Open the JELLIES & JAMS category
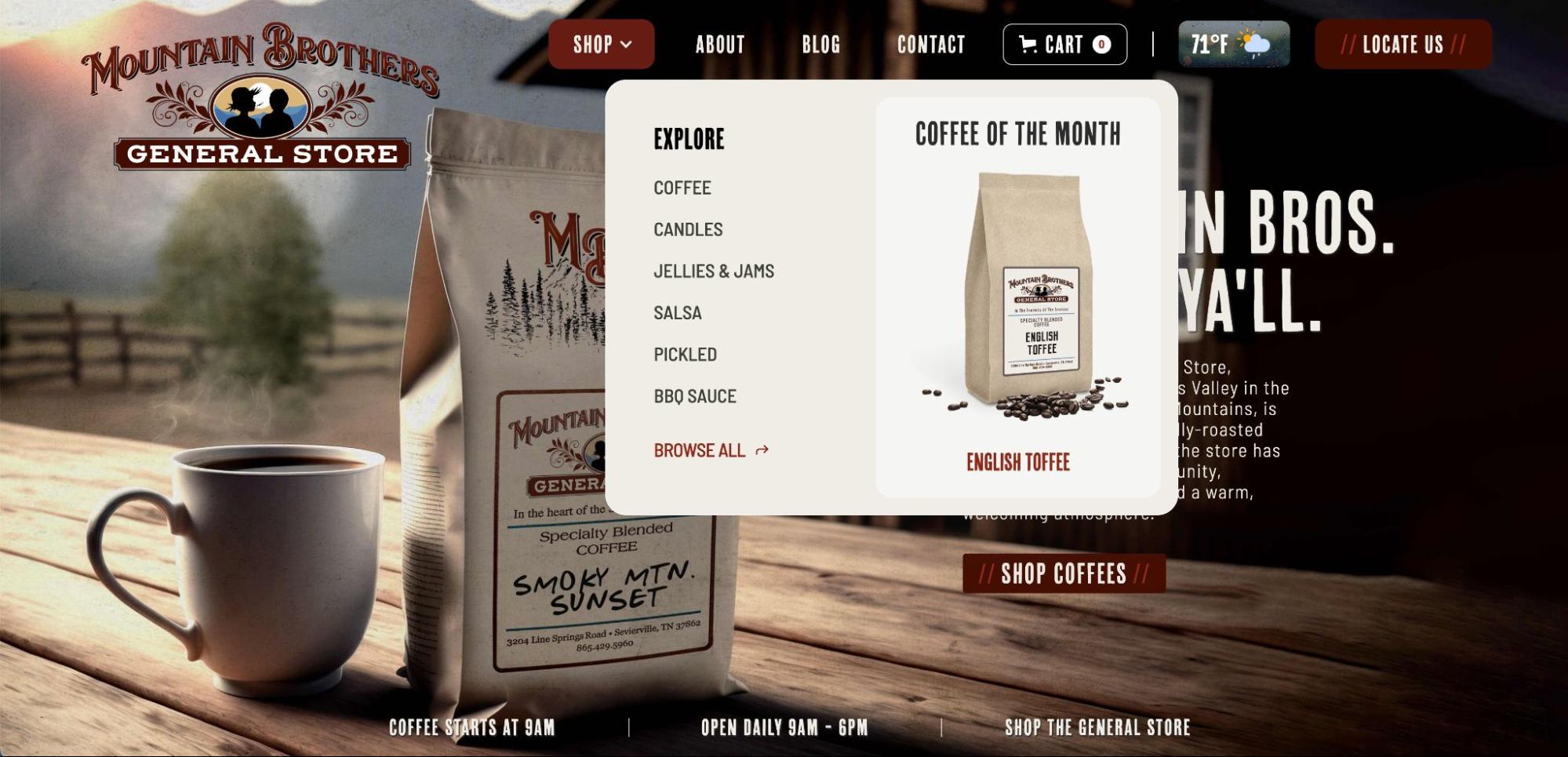This screenshot has width=1568, height=757. coord(714,271)
